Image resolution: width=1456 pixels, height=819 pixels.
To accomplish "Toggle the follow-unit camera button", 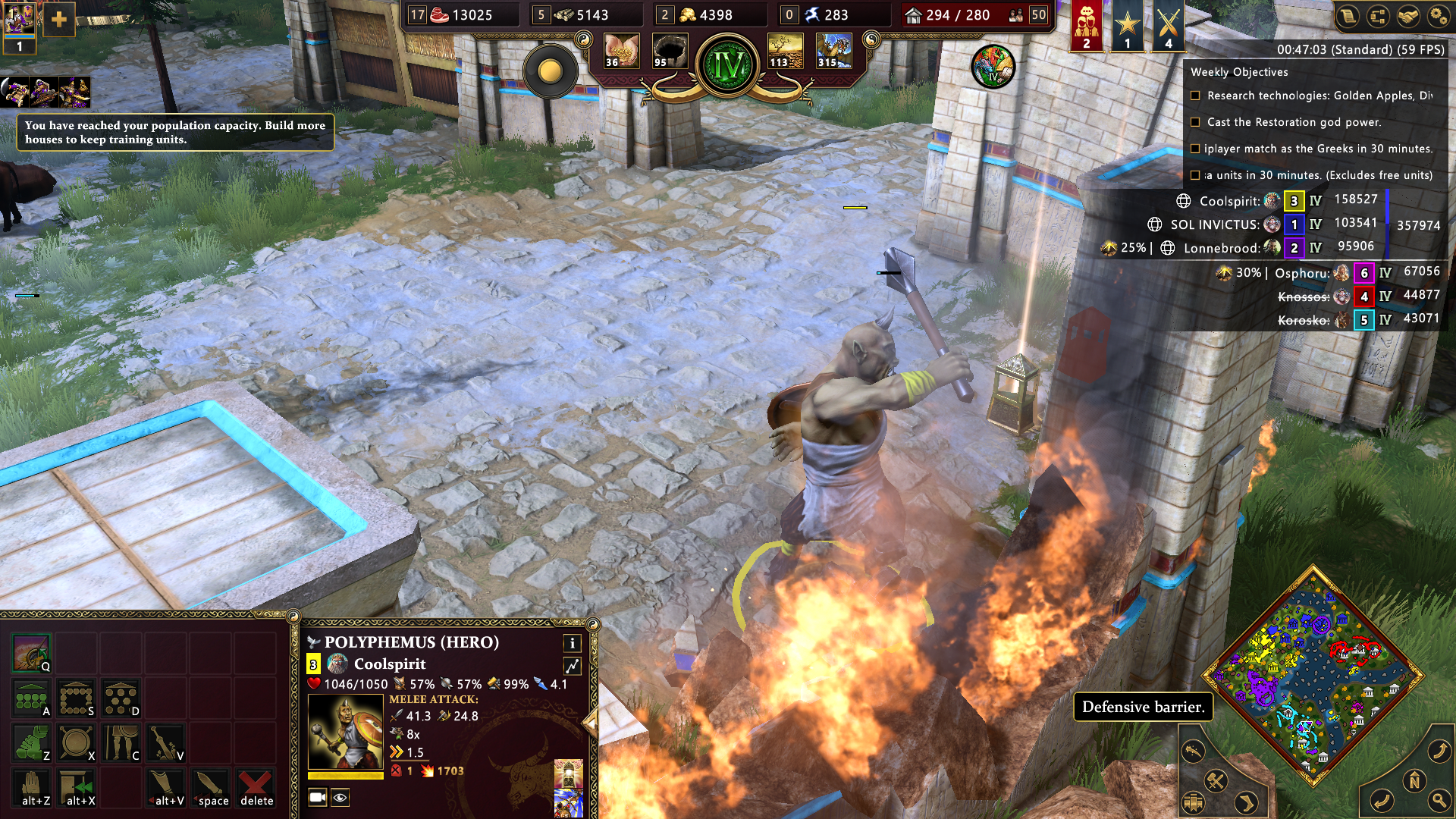I will (x=318, y=797).
